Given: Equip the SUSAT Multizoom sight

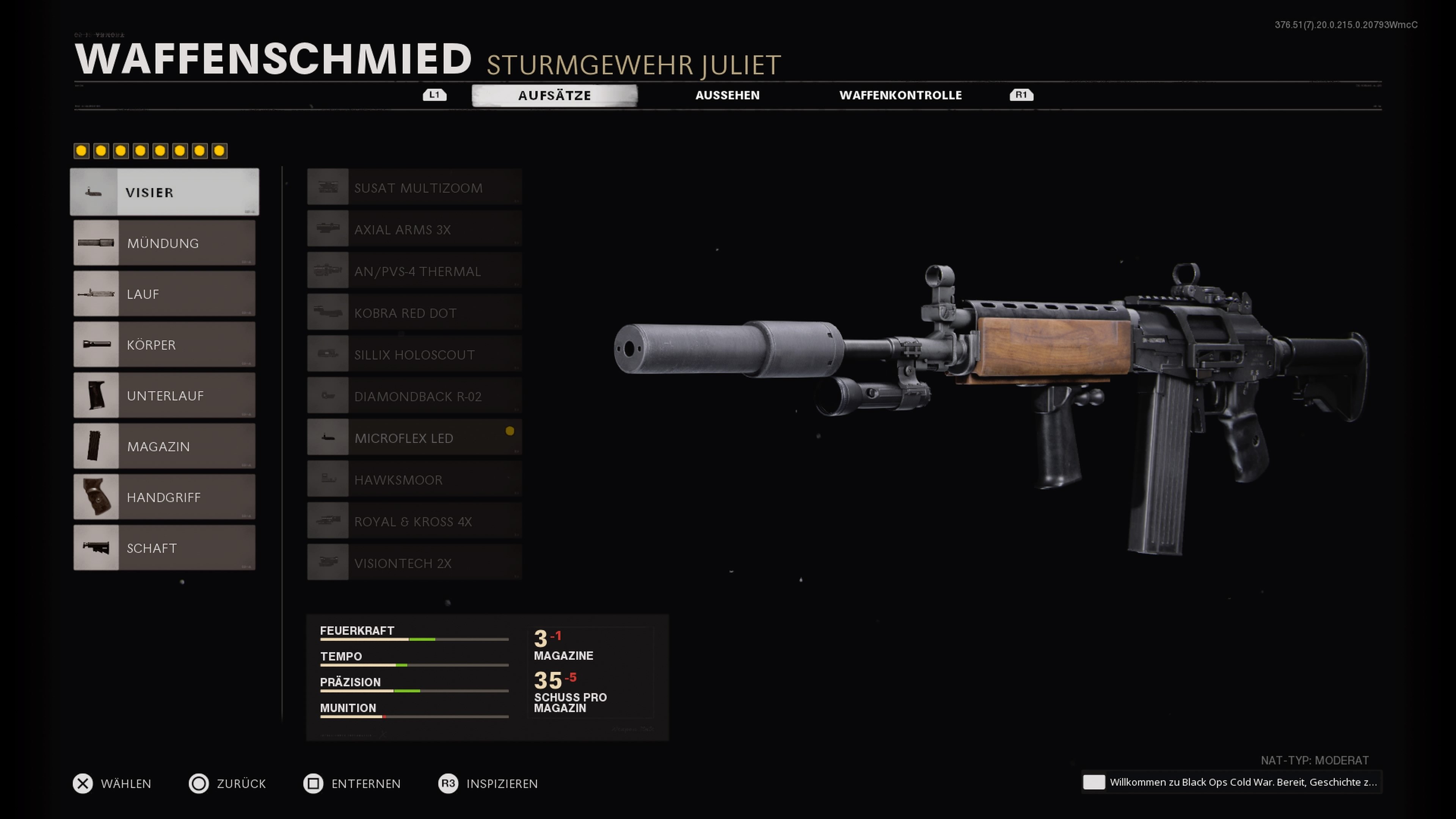Looking at the screenshot, I should [x=414, y=188].
